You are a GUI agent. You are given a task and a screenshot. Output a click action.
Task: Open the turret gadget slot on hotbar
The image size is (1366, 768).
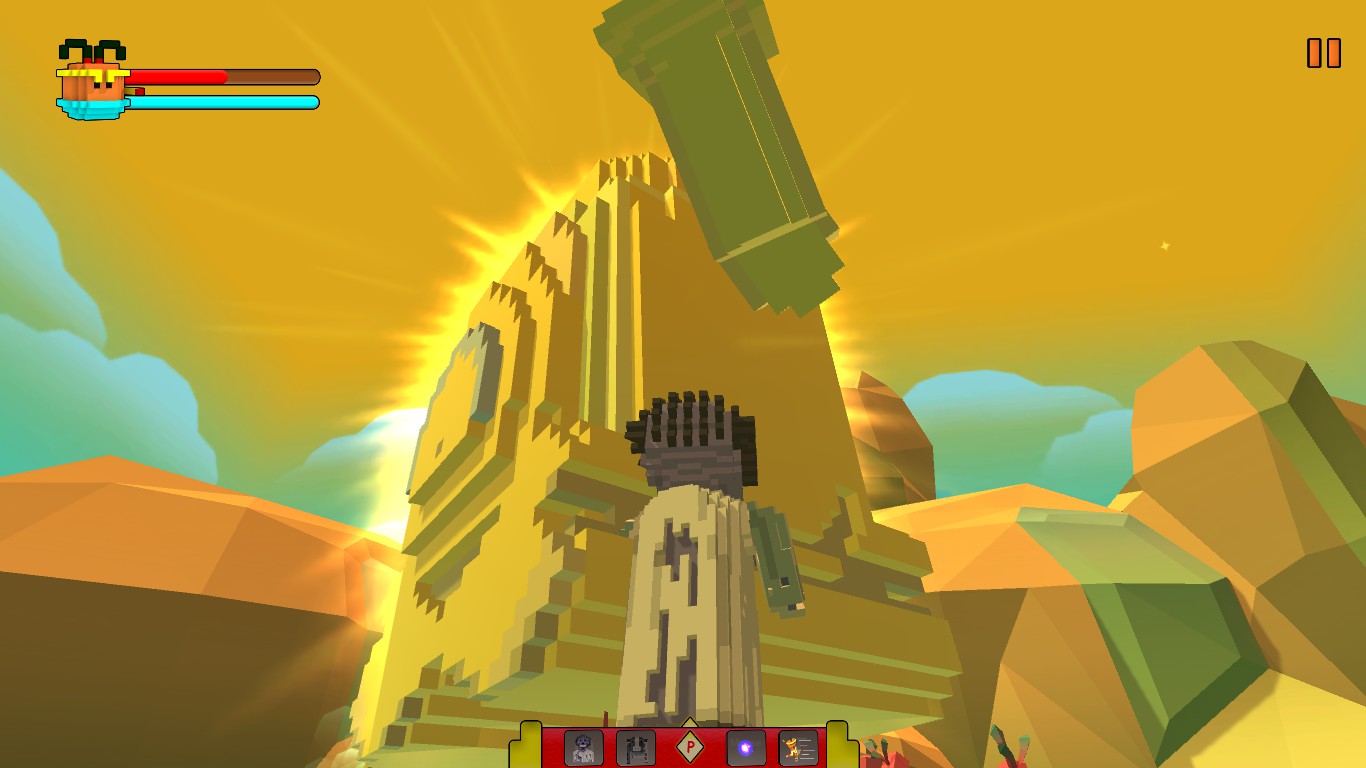click(635, 749)
